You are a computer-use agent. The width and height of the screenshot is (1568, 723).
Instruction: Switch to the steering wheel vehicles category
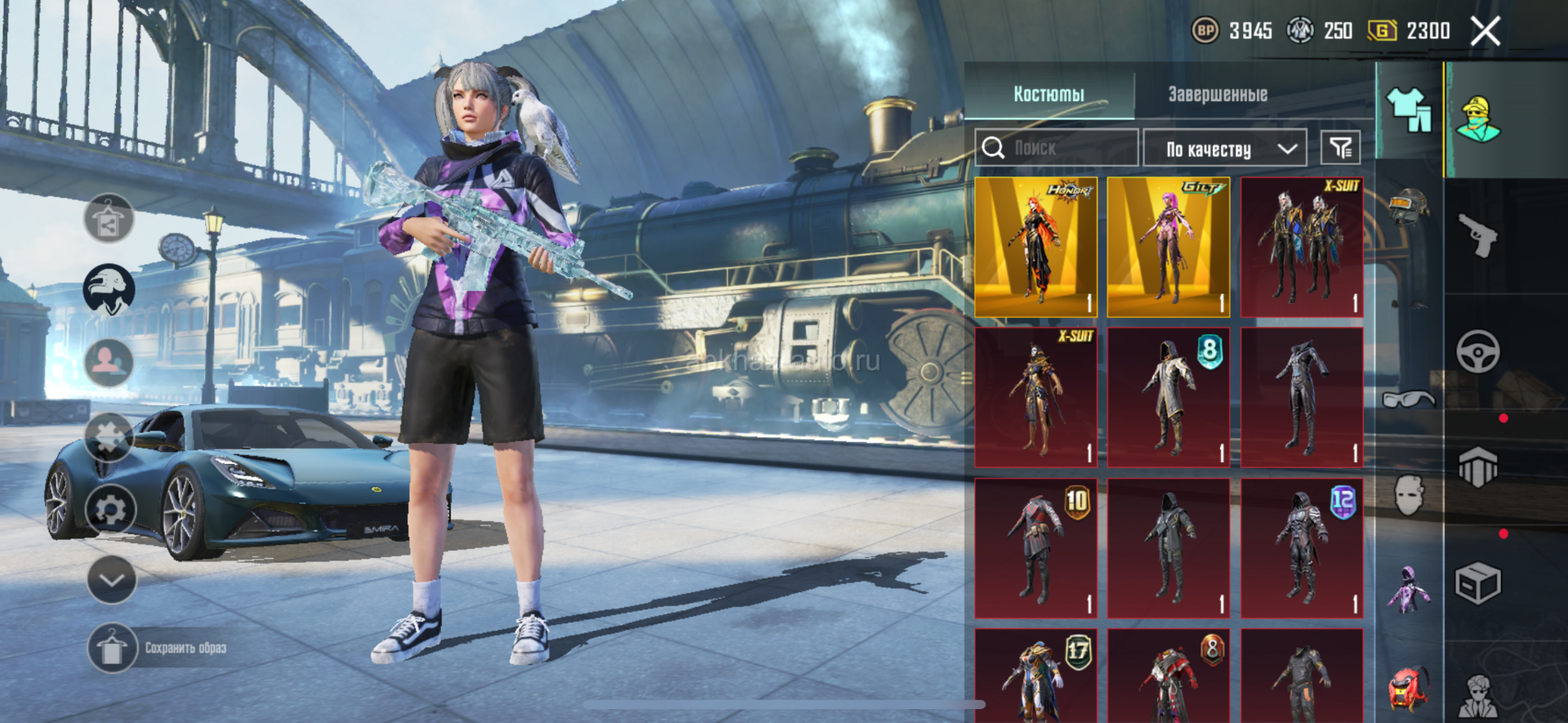coord(1477,352)
